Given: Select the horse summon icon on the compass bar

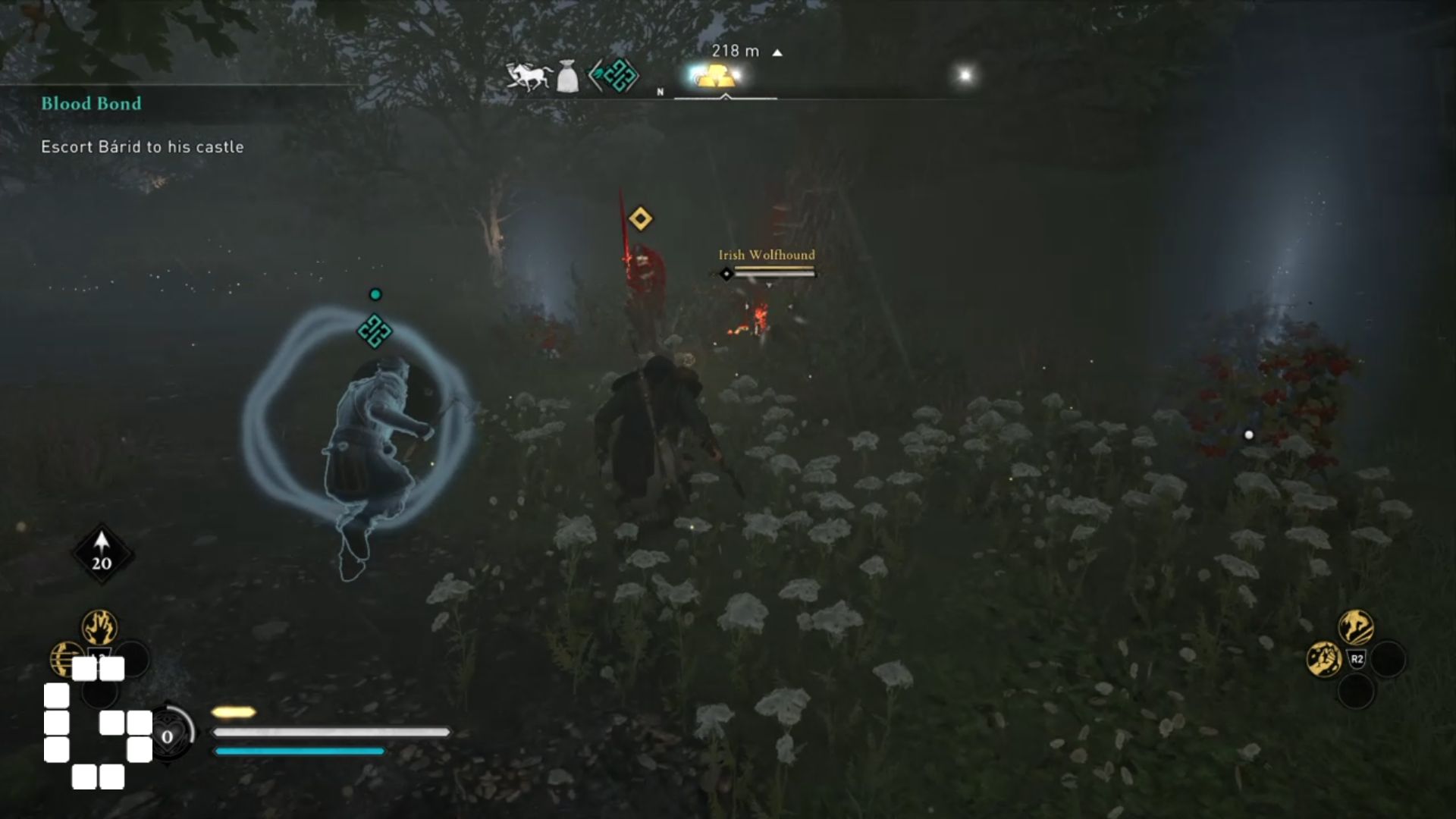Looking at the screenshot, I should [x=527, y=75].
